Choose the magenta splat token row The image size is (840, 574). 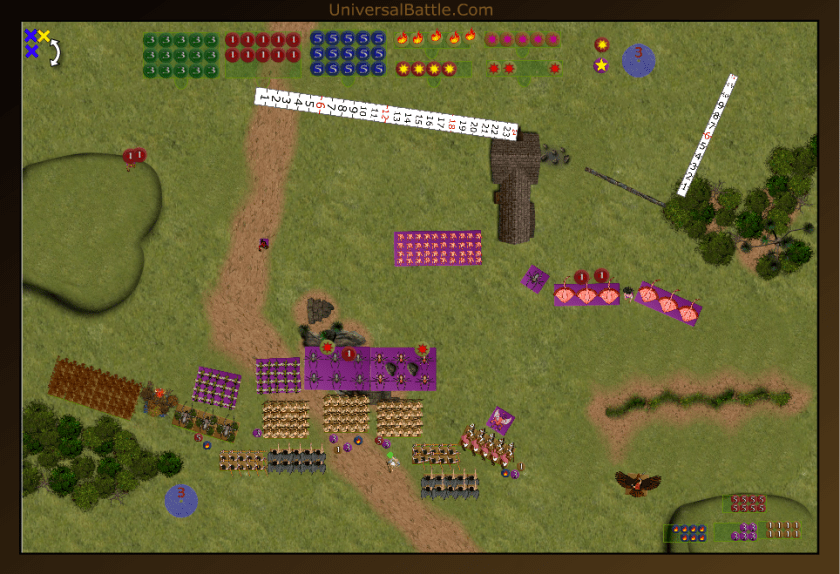coord(521,40)
